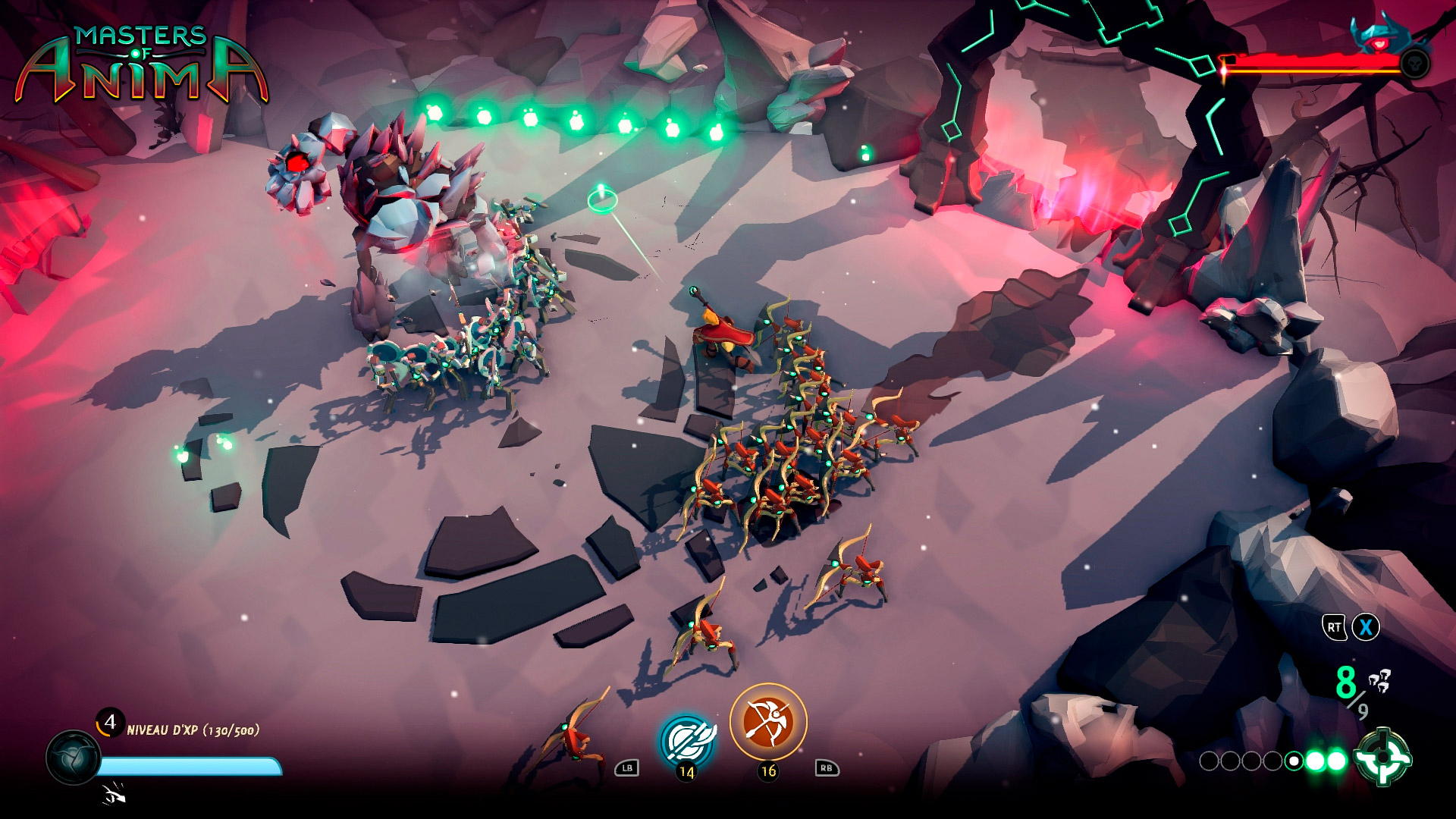Click the green compass summon gate icon
This screenshot has width=1456, height=819.
[x=1385, y=758]
